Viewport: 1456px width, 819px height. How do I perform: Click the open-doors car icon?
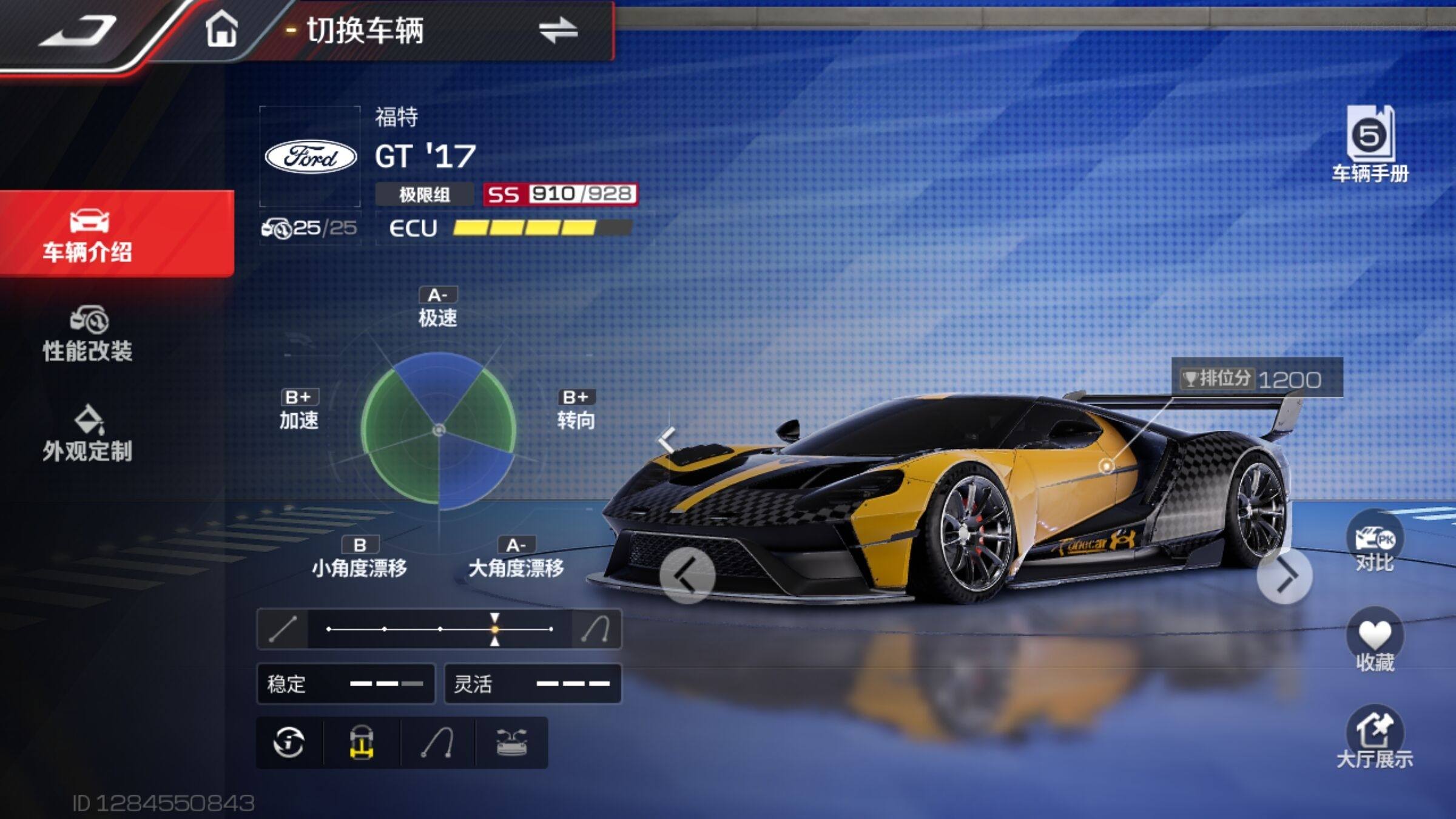pos(512,743)
